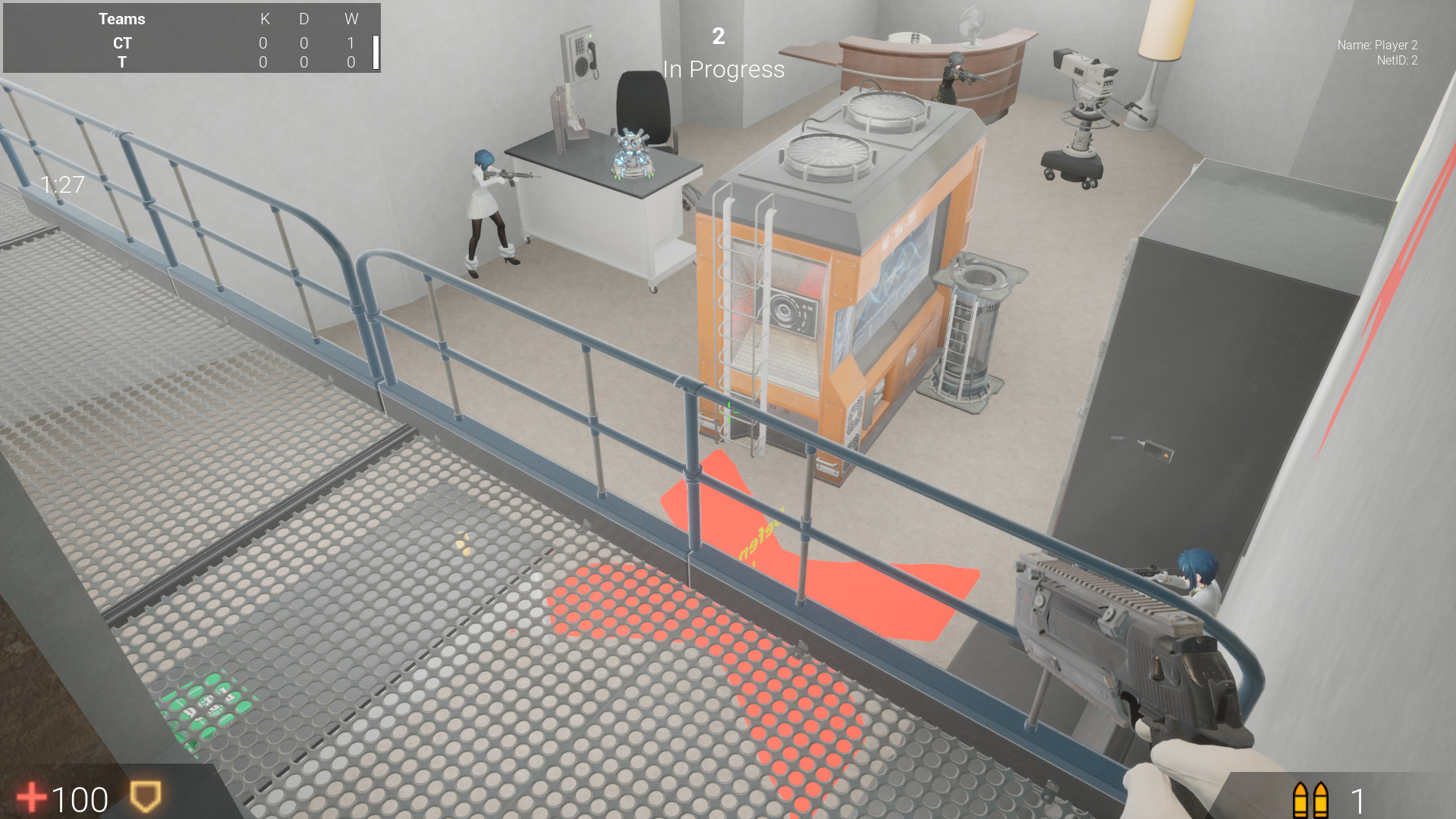The width and height of the screenshot is (1456, 819).
Task: Click the white round indicator bar on scoreboard
Action: (x=375, y=52)
